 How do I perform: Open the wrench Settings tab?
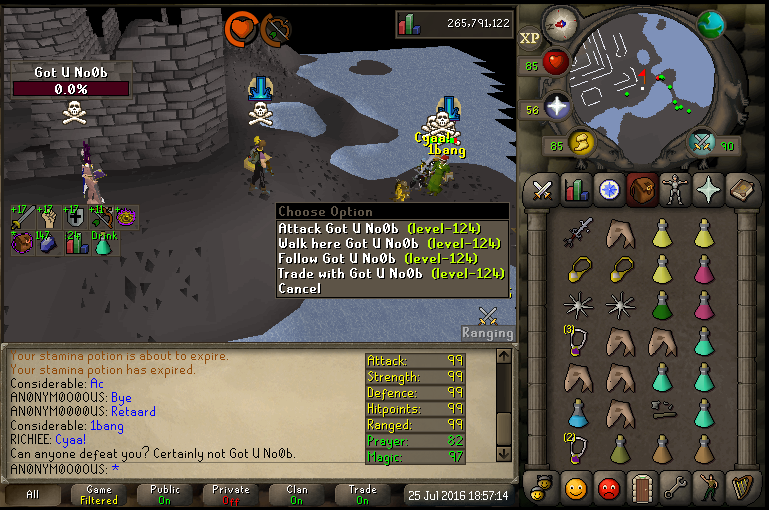pos(675,489)
